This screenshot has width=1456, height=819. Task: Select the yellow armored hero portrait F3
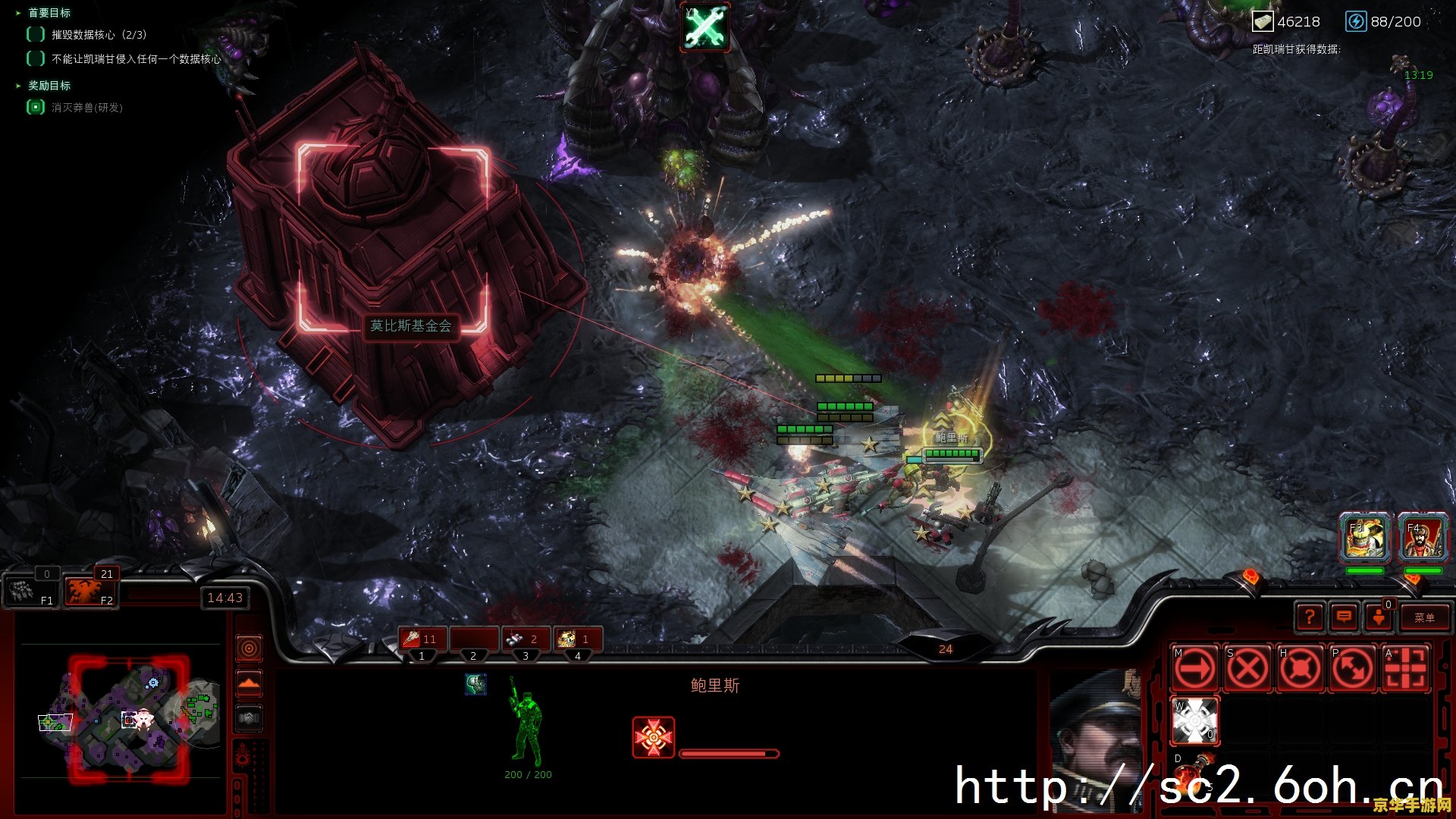[x=1365, y=537]
